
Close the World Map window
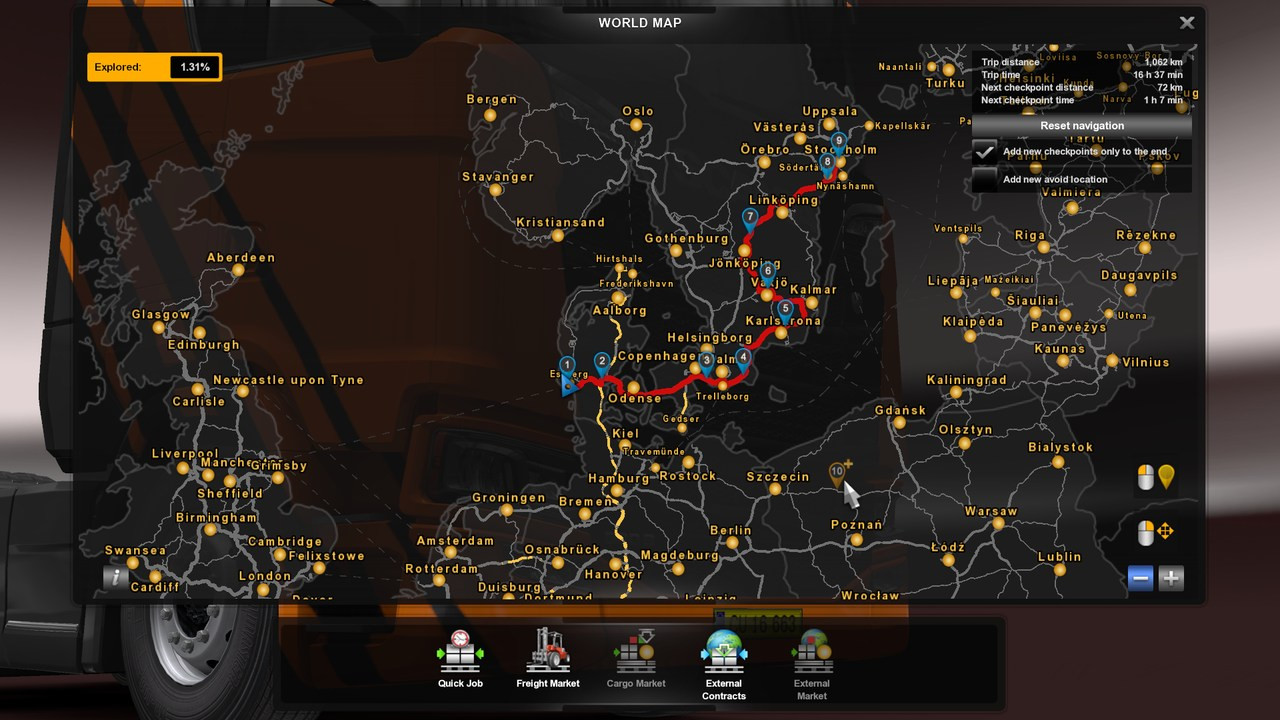point(1187,22)
